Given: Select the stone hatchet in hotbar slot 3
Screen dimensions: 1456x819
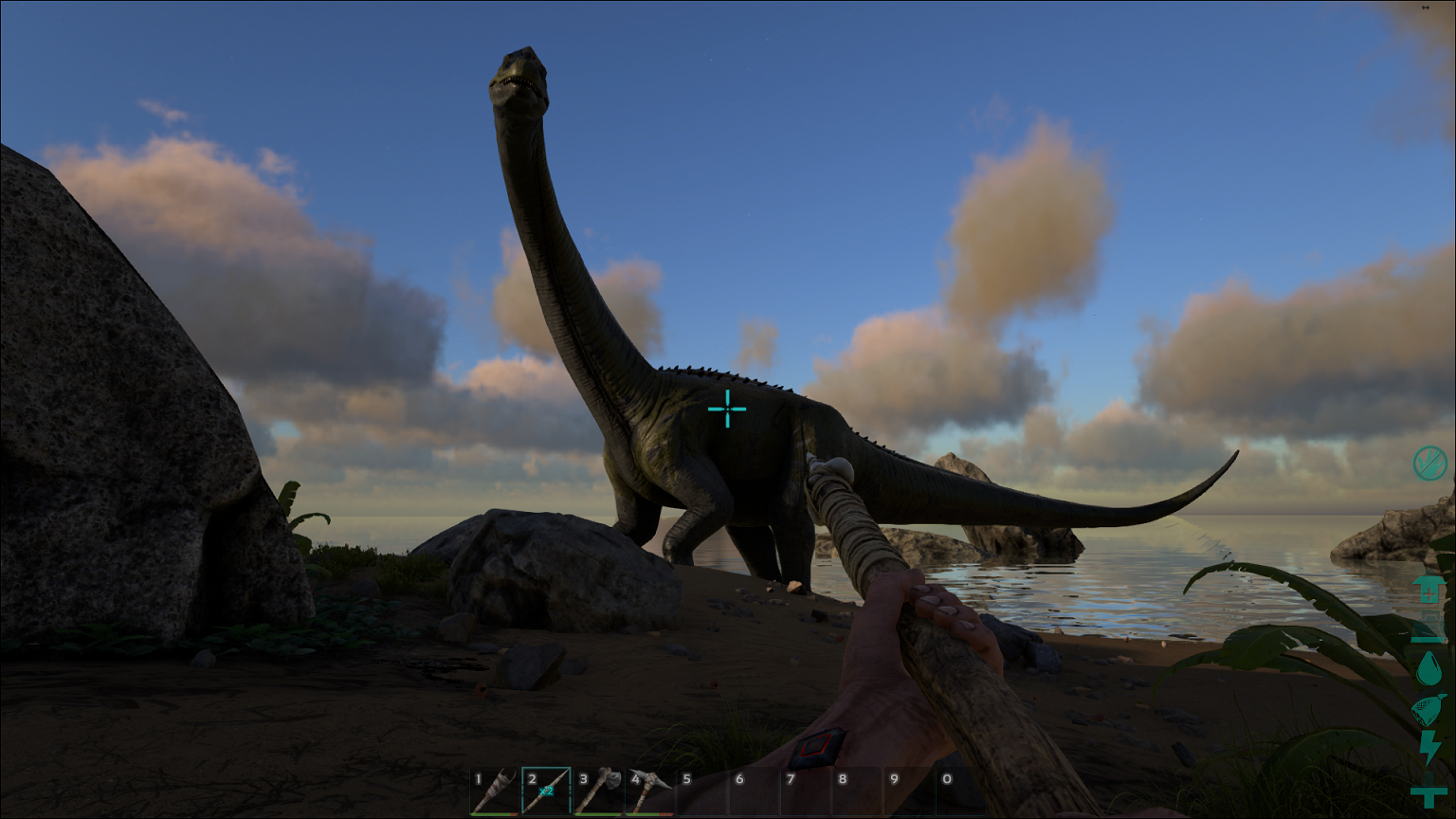Looking at the screenshot, I should [601, 787].
